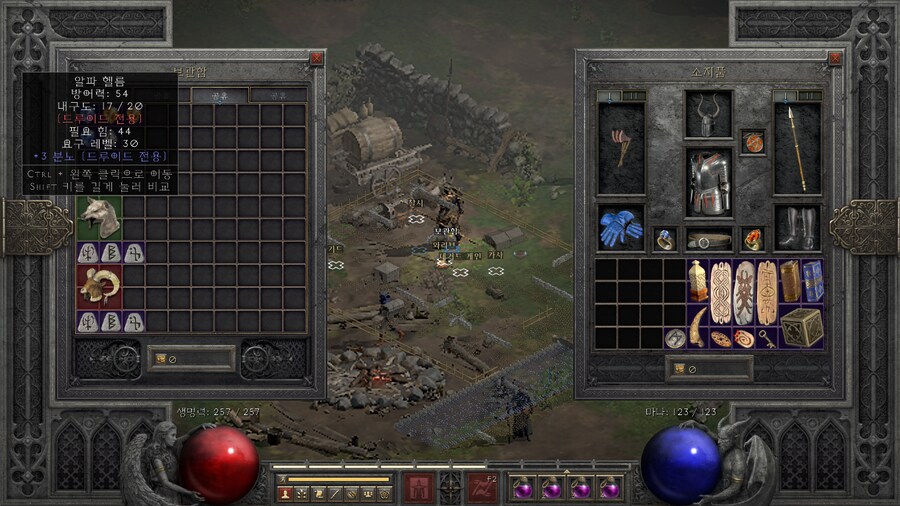The height and width of the screenshot is (506, 900).
Task: Pick up the key in inventory
Action: [768, 338]
